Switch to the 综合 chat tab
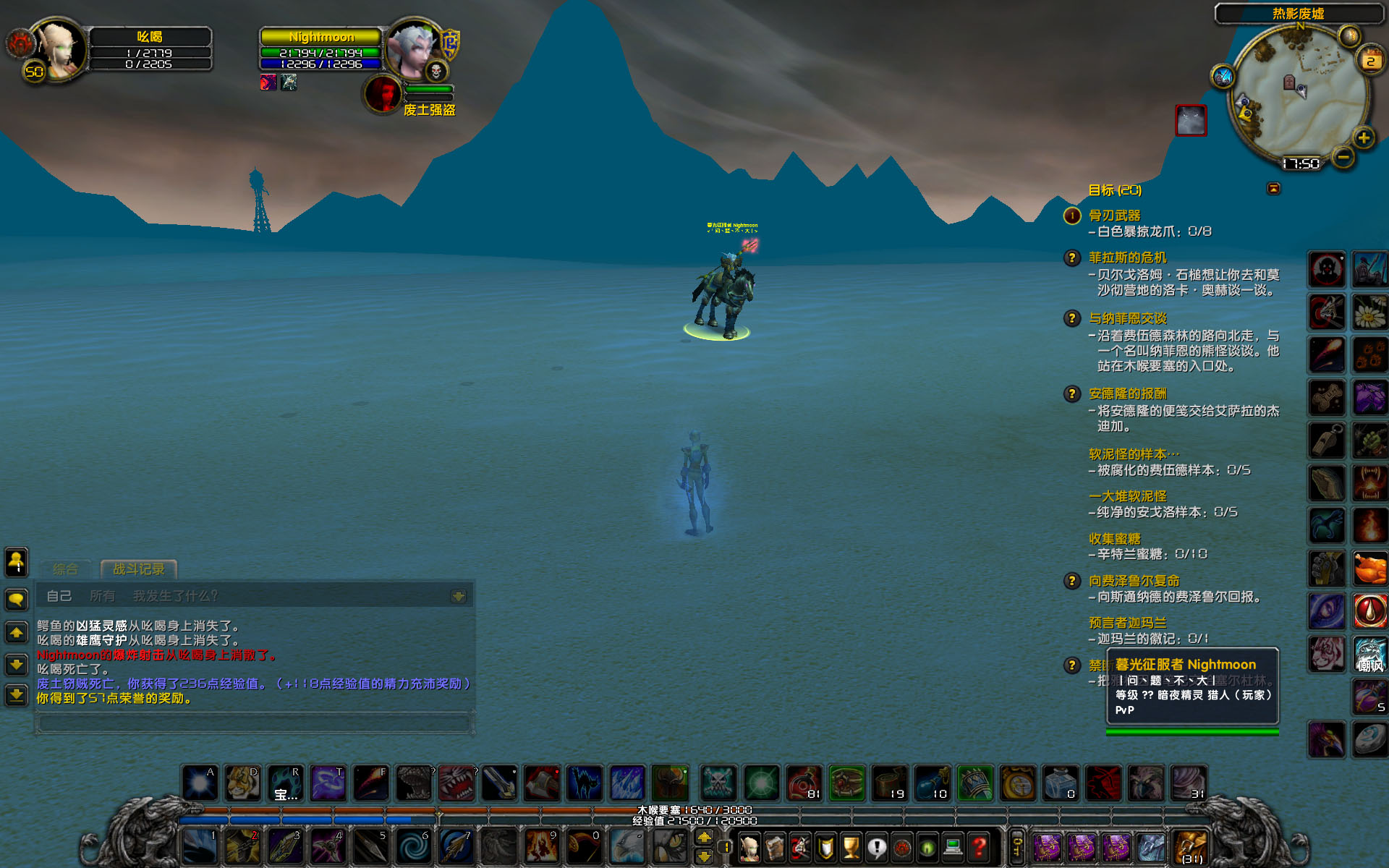Image resolution: width=1389 pixels, height=868 pixels. tap(66, 569)
